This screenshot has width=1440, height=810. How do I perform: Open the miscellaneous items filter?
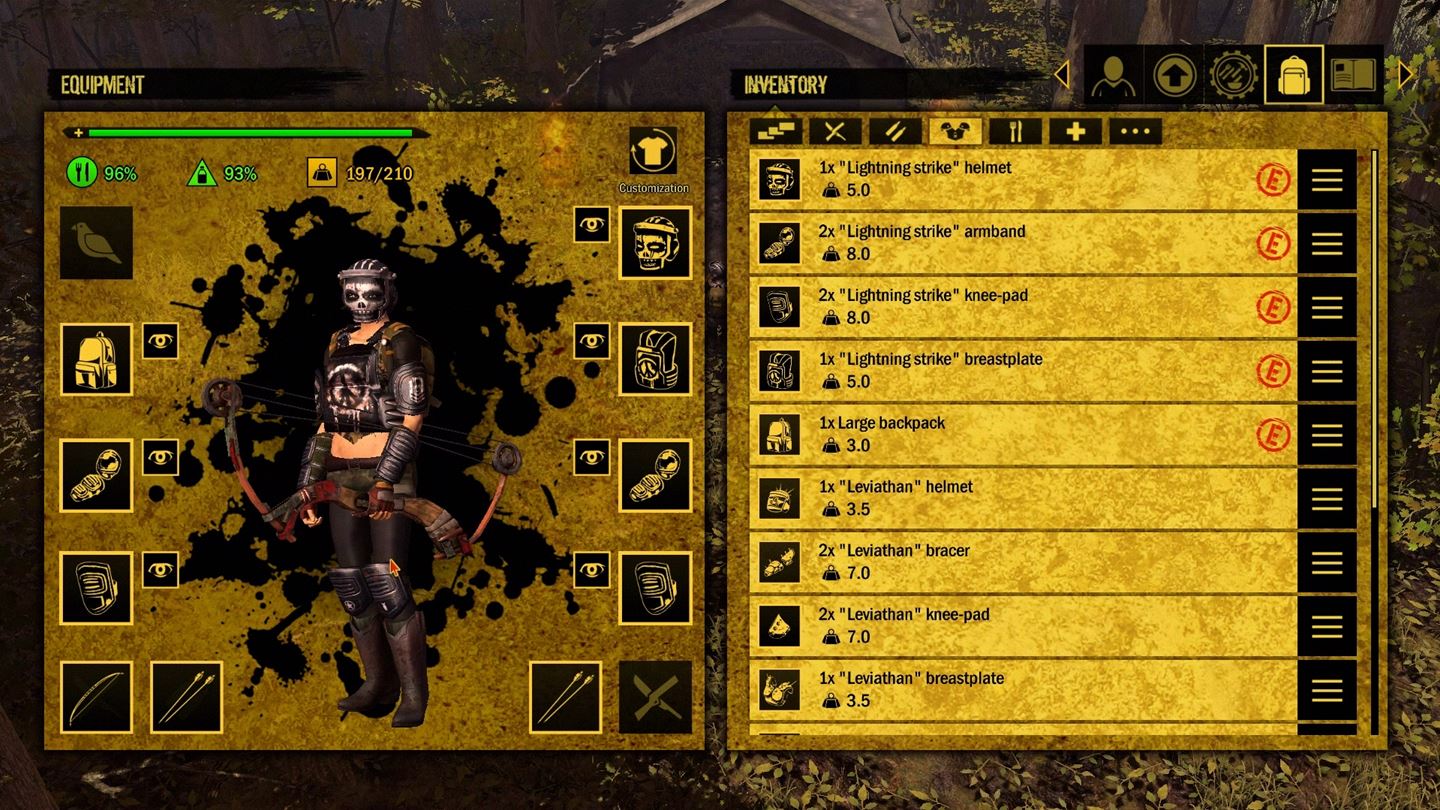(1134, 130)
